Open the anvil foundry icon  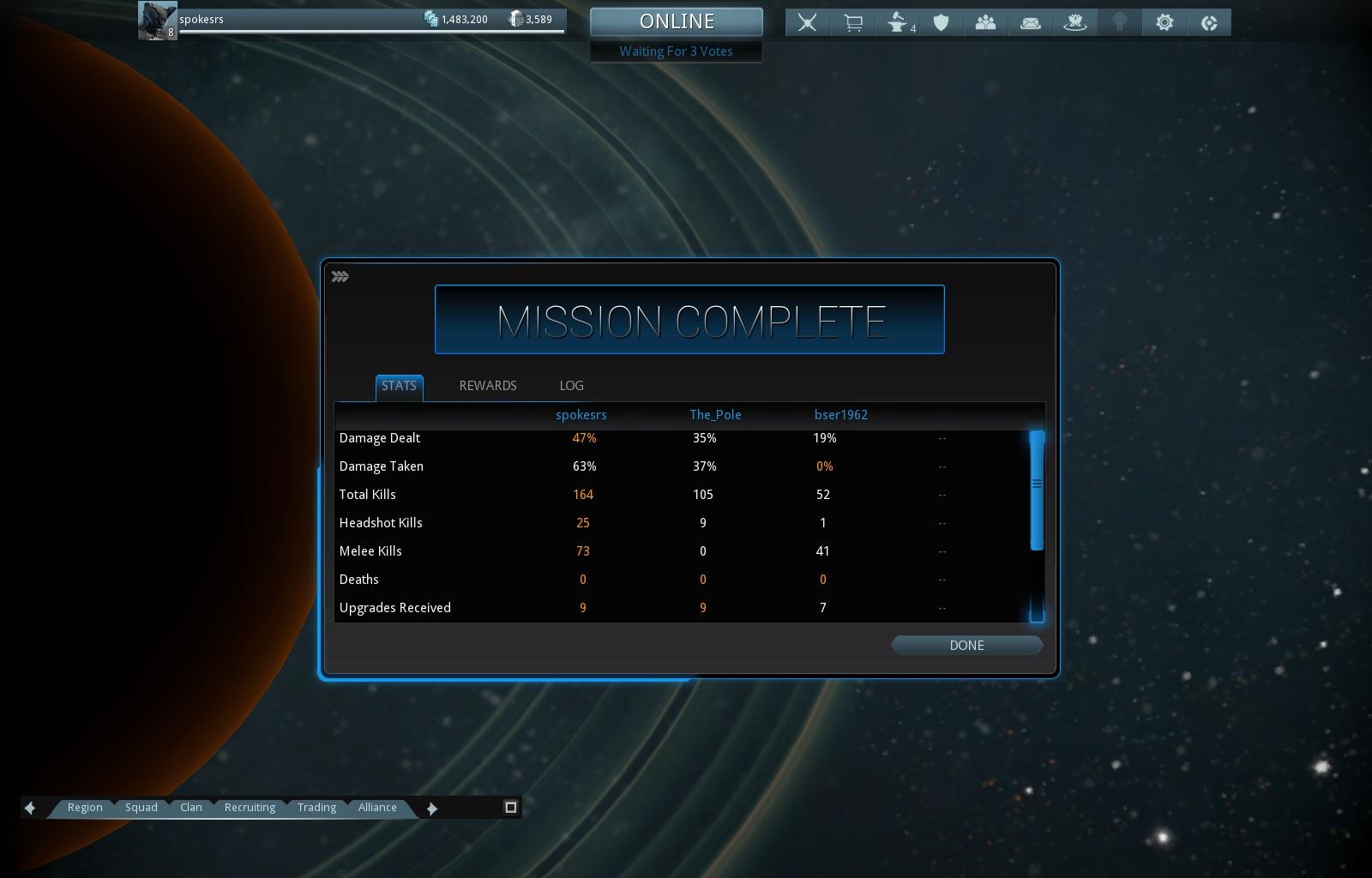click(x=897, y=23)
